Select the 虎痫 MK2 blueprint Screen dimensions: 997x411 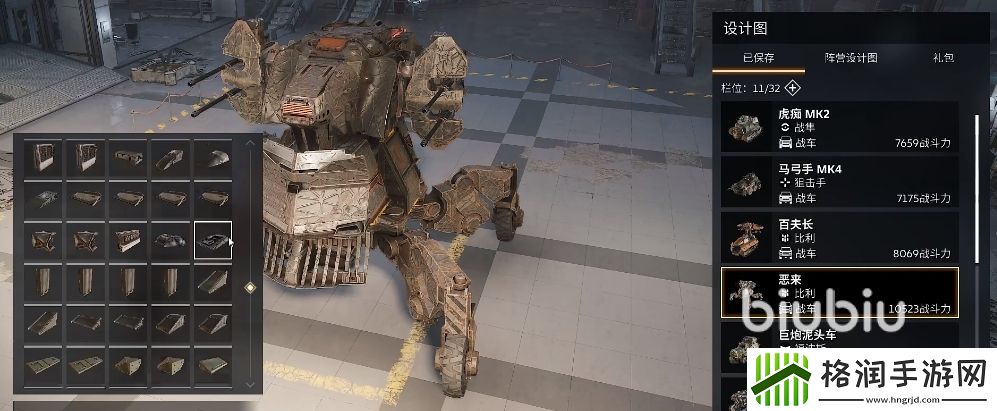click(839, 127)
